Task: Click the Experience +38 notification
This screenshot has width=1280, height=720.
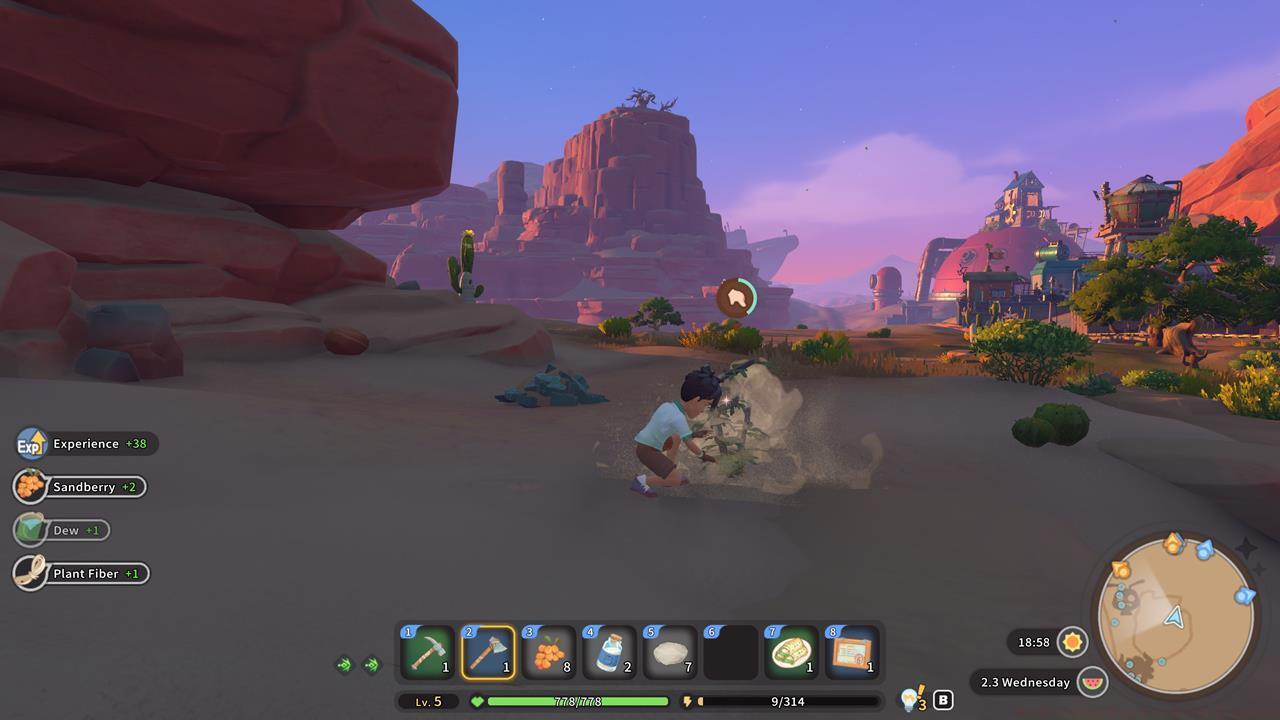Action: tap(80, 443)
